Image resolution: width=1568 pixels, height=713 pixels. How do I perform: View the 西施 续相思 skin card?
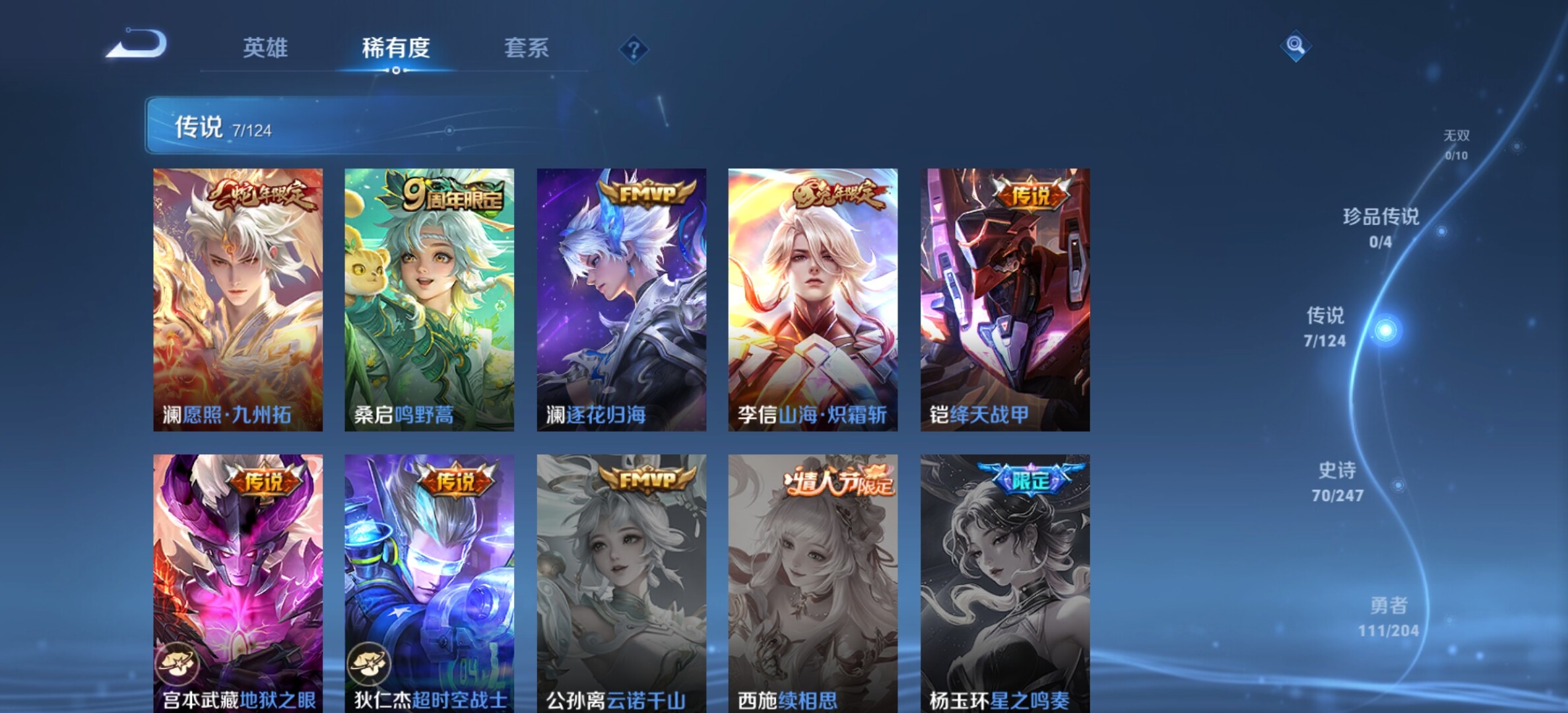812,582
